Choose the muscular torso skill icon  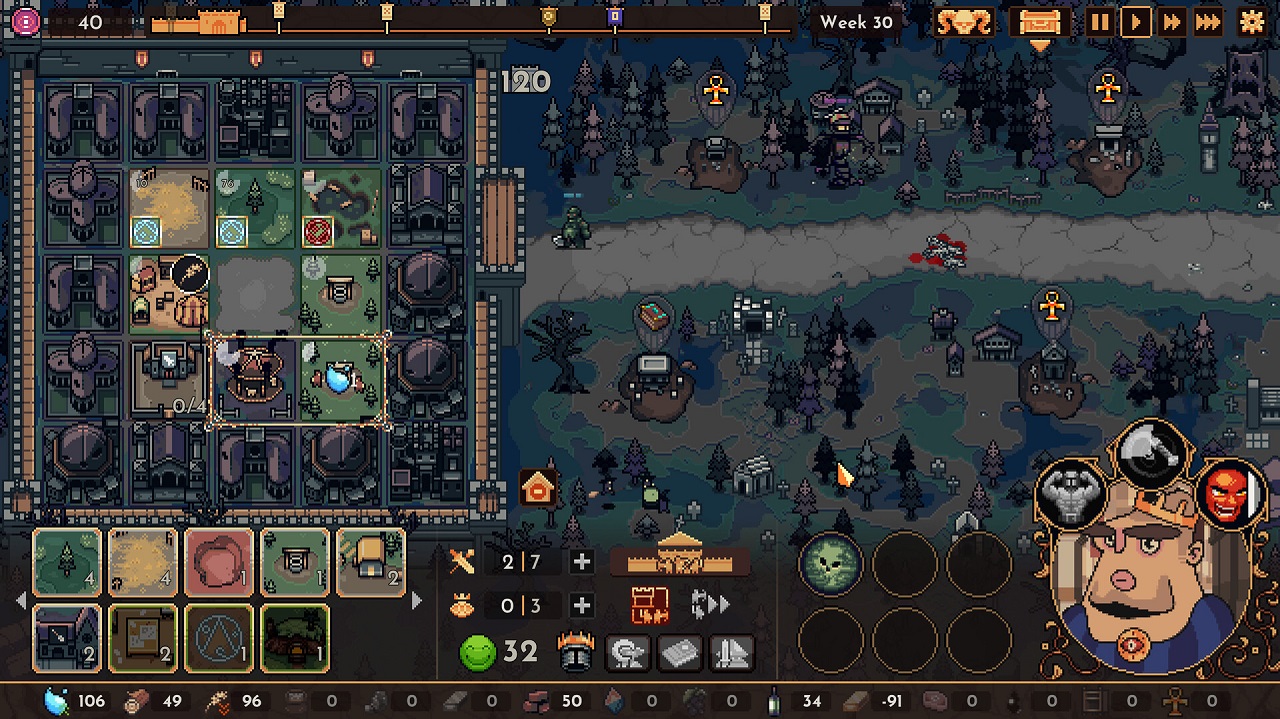point(1071,494)
